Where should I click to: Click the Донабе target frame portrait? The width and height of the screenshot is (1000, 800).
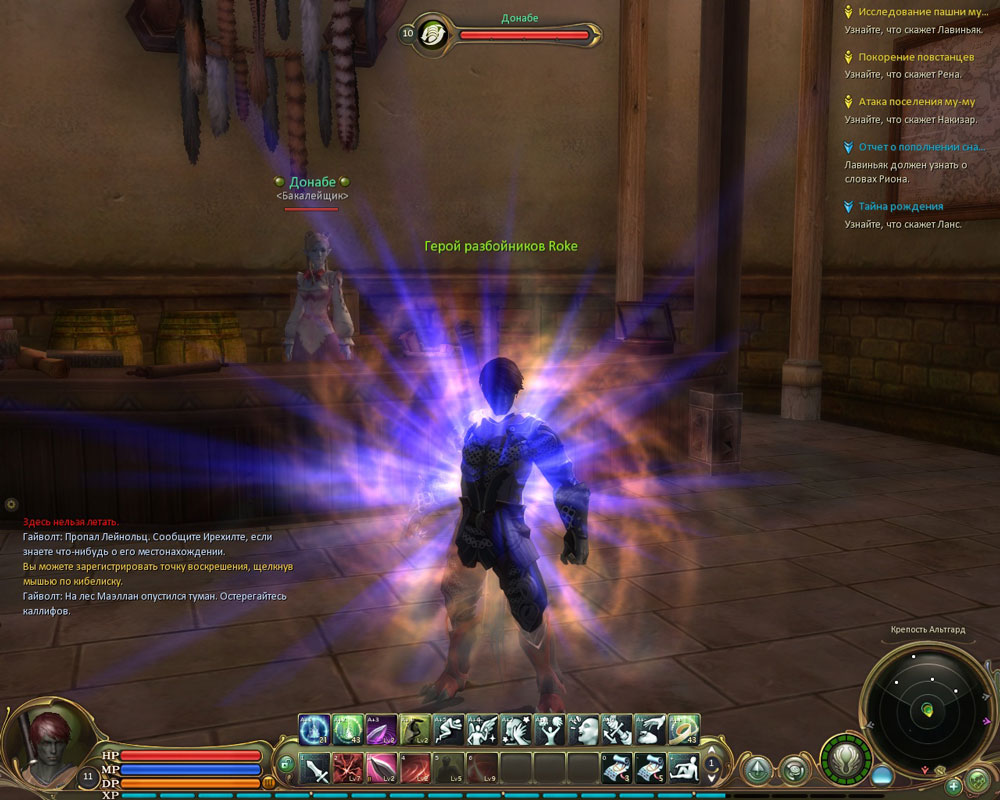click(436, 33)
